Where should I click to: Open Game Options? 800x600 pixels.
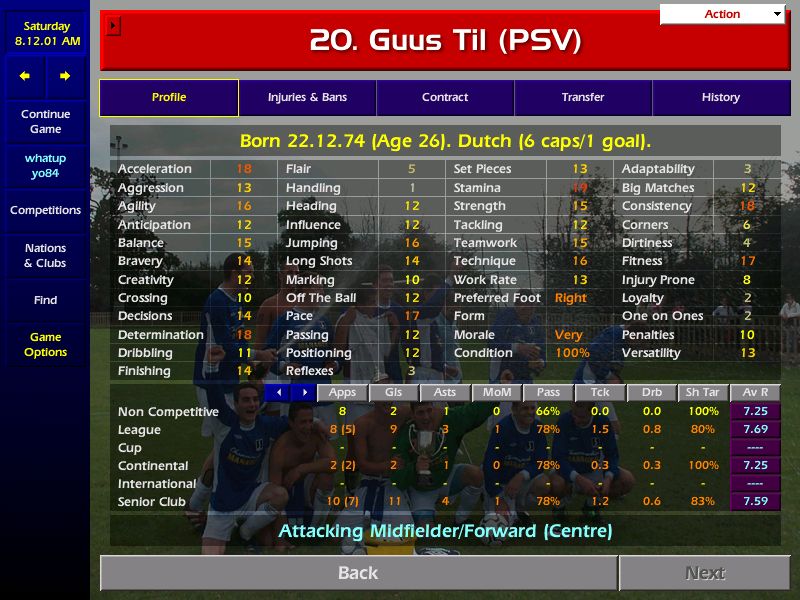pos(45,345)
